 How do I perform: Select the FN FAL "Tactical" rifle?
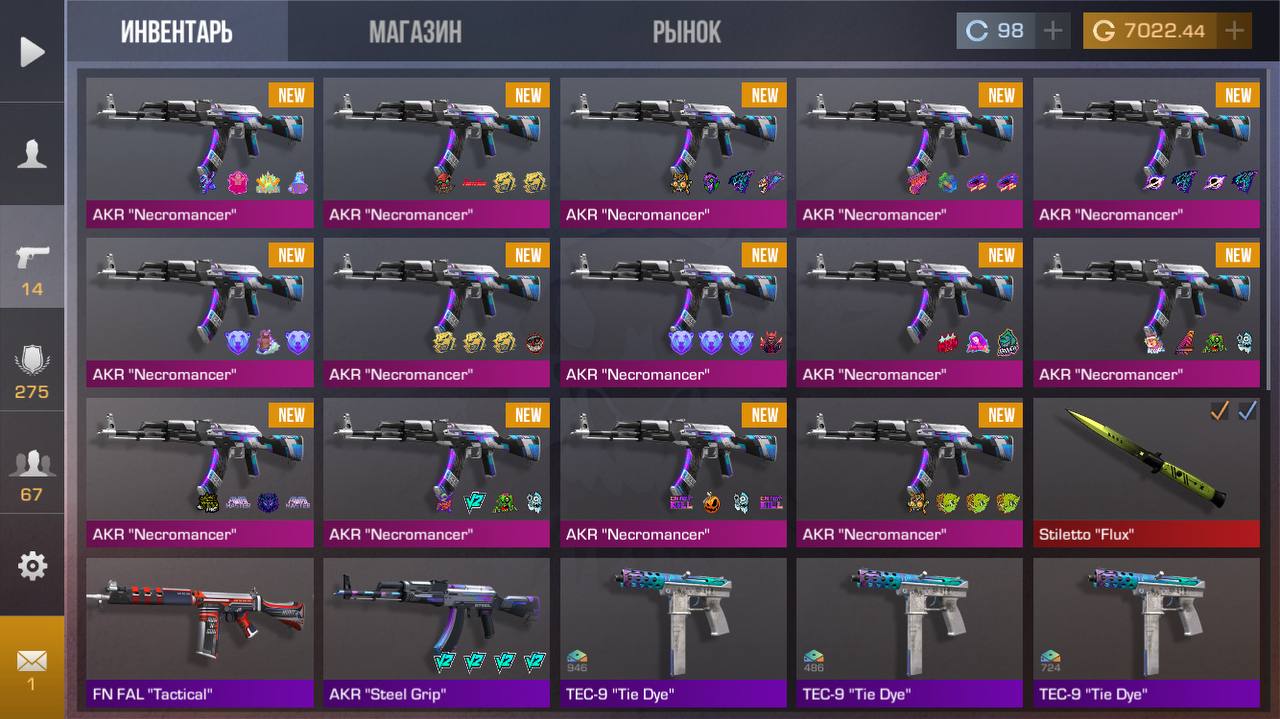pos(199,632)
